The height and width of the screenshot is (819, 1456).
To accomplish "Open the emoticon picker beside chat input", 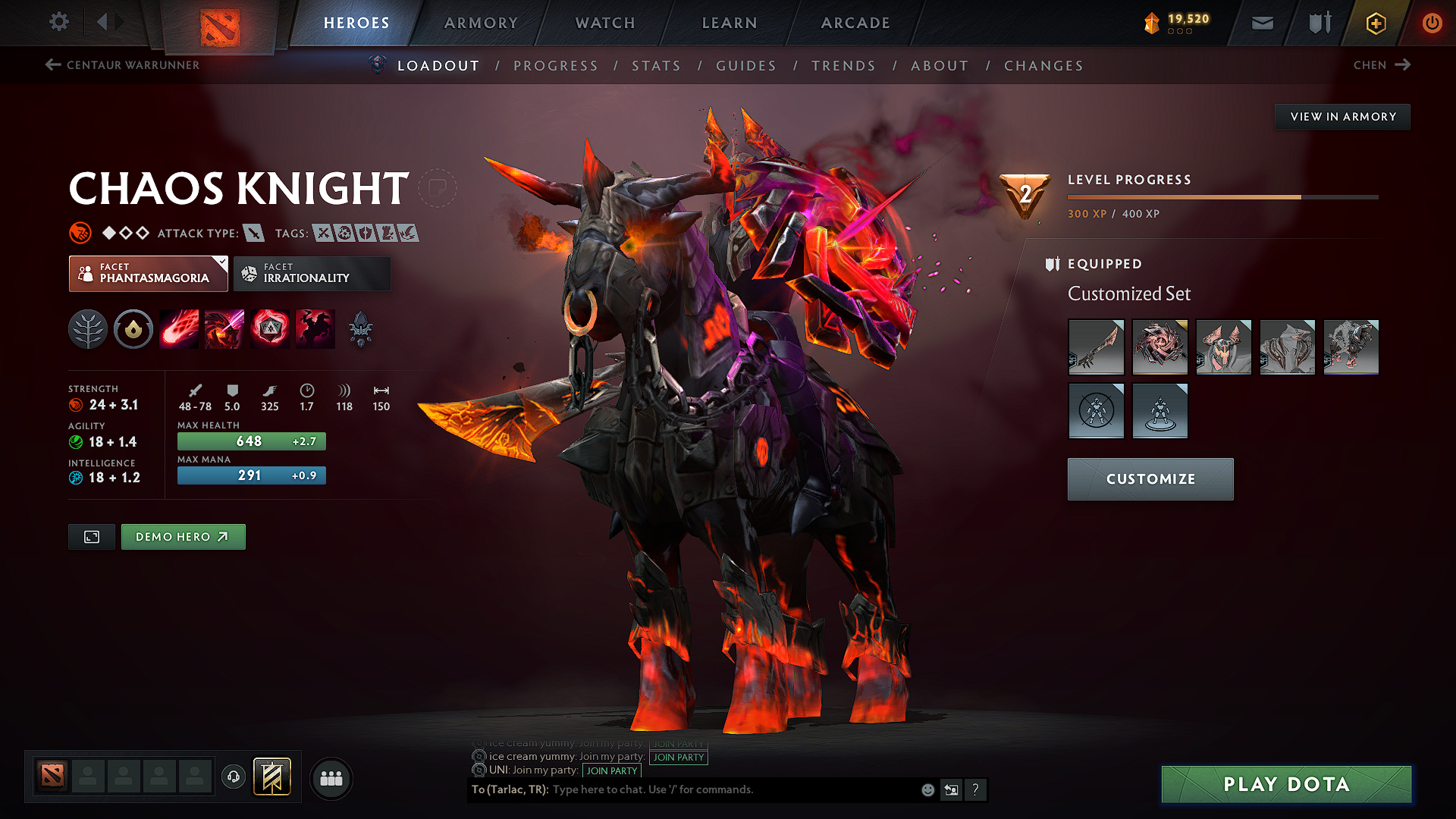I will click(x=927, y=789).
